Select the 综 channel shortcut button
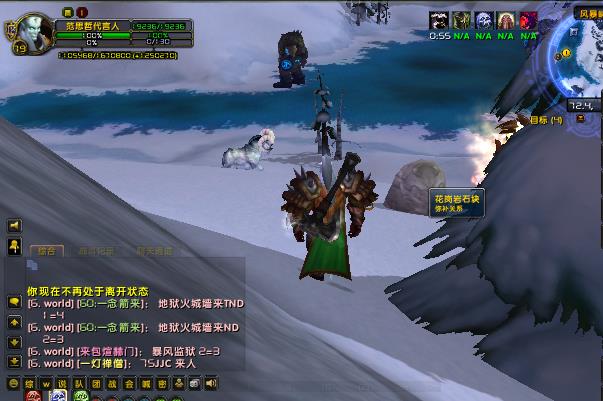This screenshot has width=603, height=401. point(30,383)
